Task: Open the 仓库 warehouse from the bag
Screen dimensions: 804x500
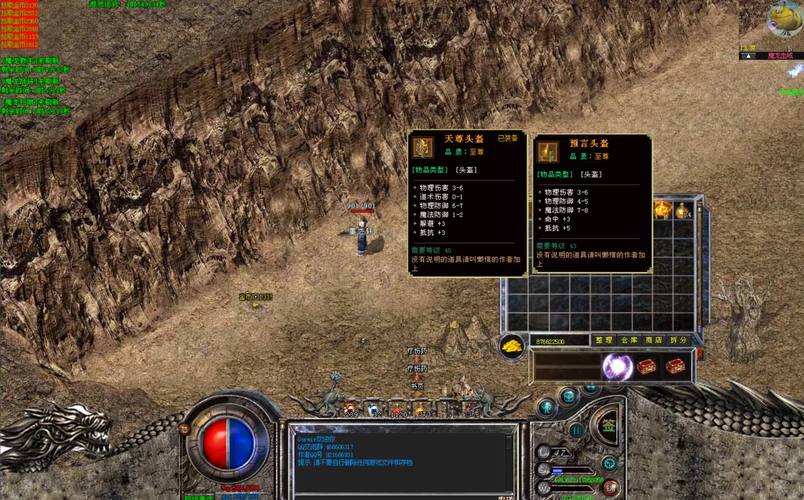Action: pyautogui.click(x=629, y=341)
